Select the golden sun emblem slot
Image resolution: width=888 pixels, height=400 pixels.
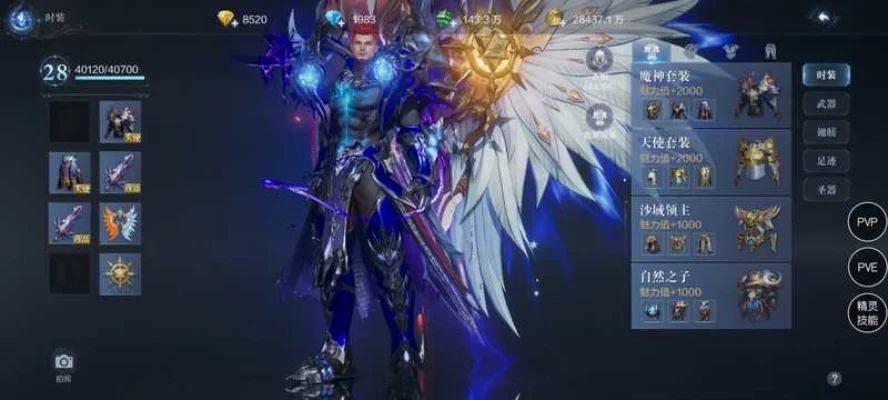click(x=120, y=274)
